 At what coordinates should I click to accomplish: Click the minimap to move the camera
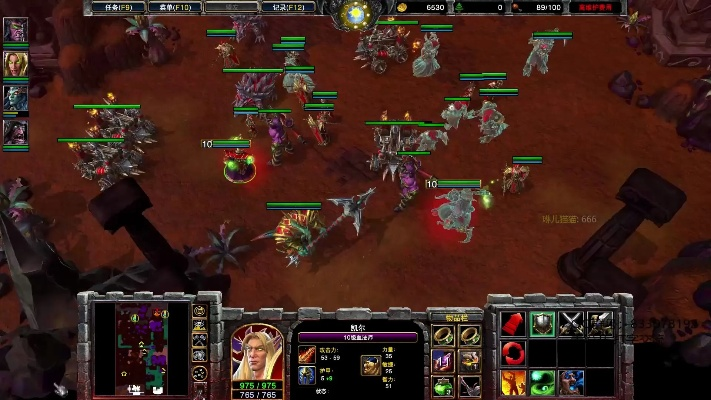tap(141, 345)
